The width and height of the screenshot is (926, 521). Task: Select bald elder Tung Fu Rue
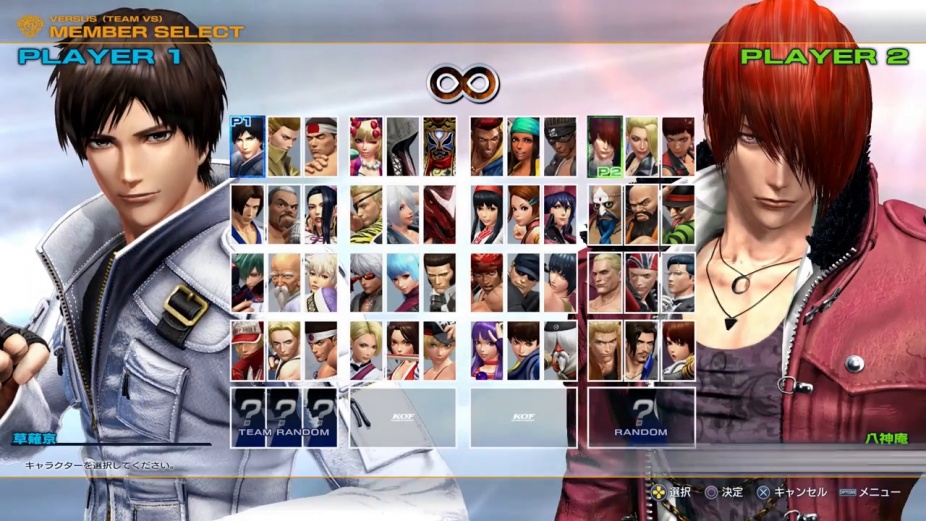(285, 281)
